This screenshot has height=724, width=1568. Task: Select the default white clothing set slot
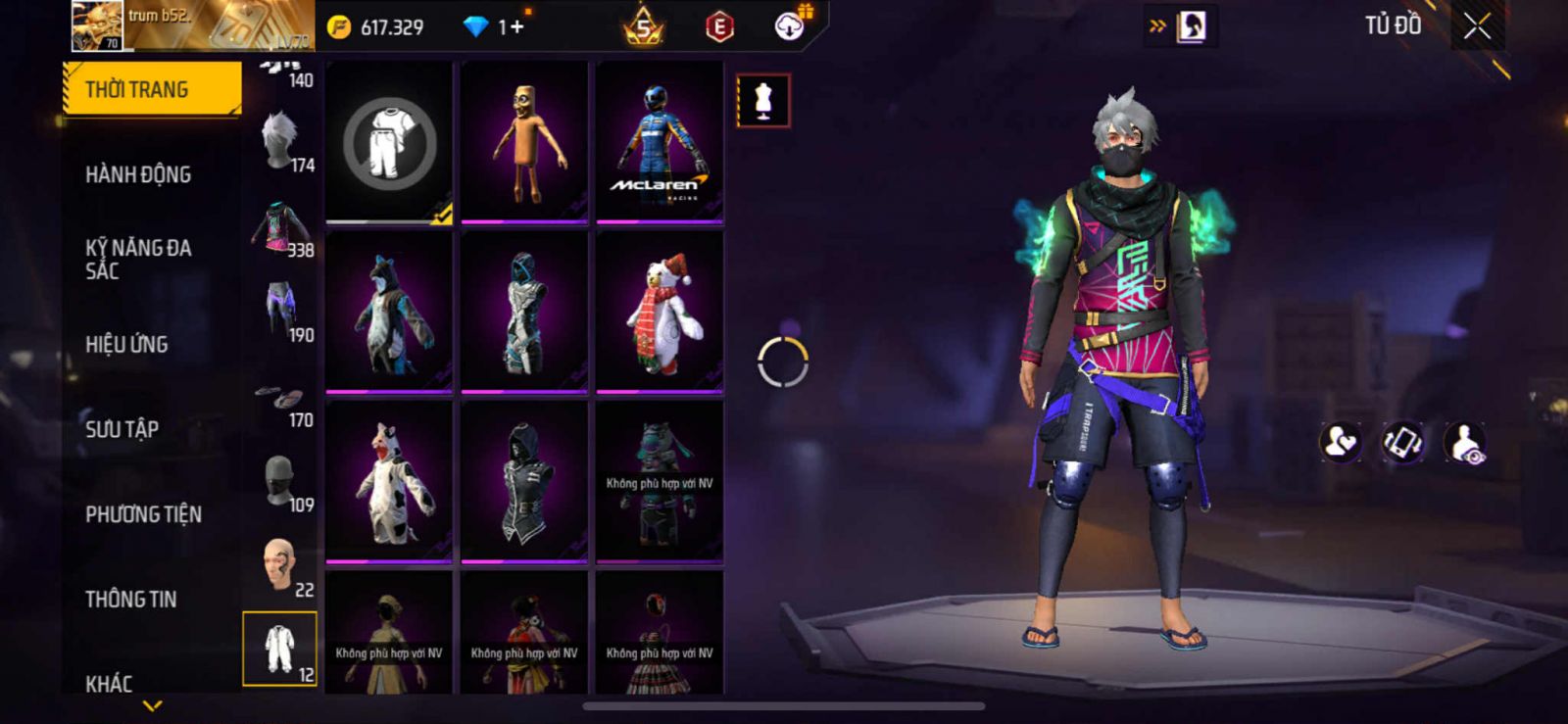click(389, 144)
